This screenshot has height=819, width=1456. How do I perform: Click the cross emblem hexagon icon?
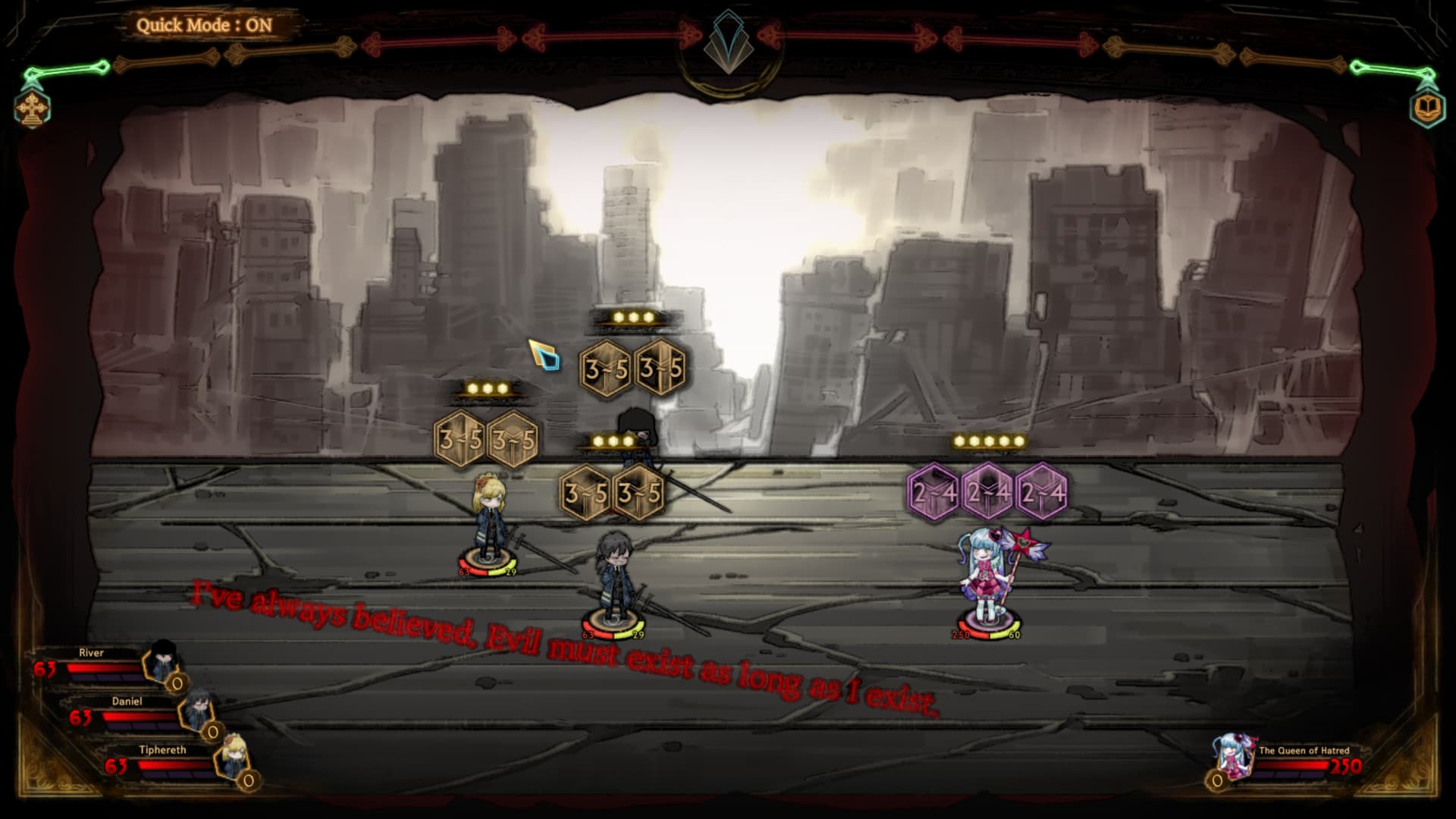coord(32,108)
